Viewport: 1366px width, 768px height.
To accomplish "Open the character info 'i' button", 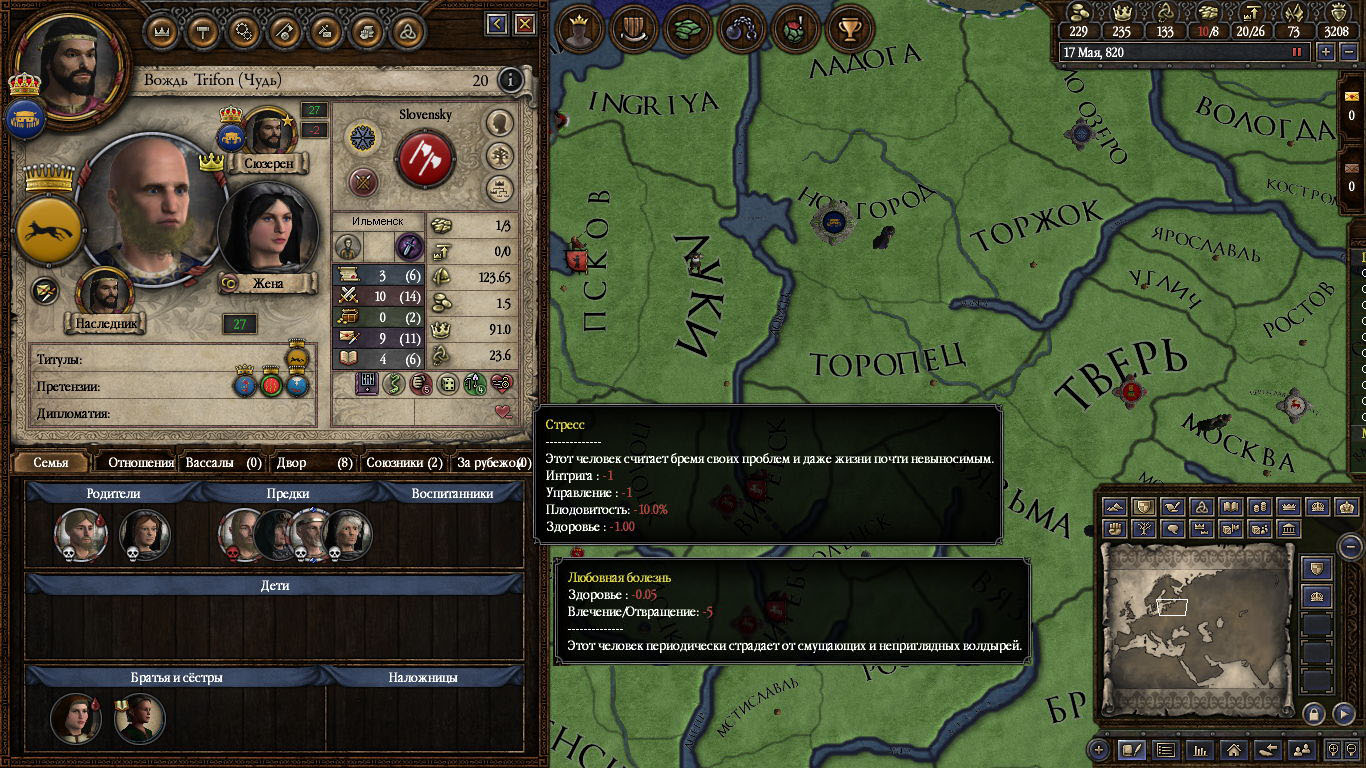I will (511, 80).
